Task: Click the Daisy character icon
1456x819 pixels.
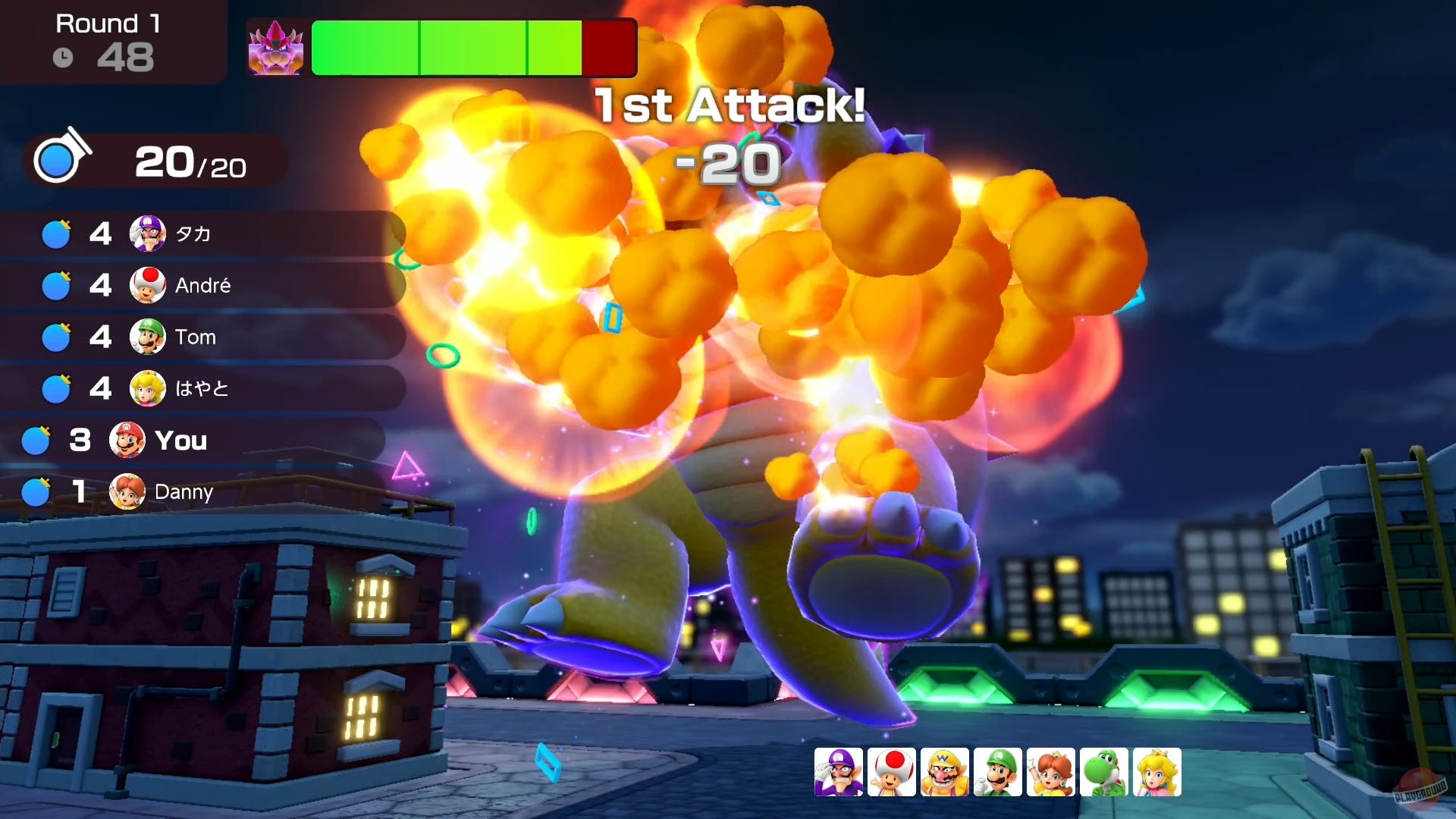Action: click(x=1051, y=771)
